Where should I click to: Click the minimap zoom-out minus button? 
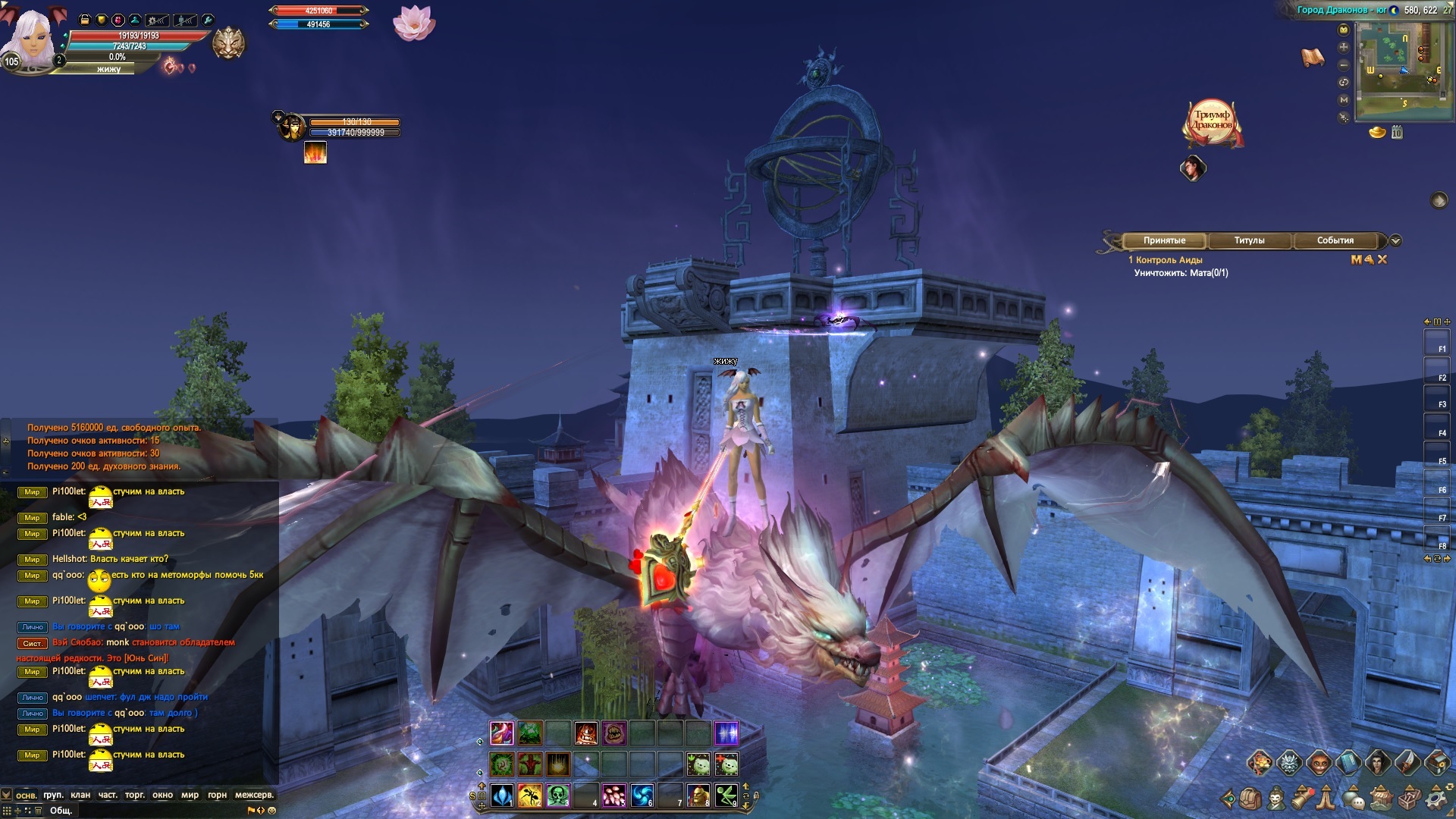click(x=1344, y=64)
